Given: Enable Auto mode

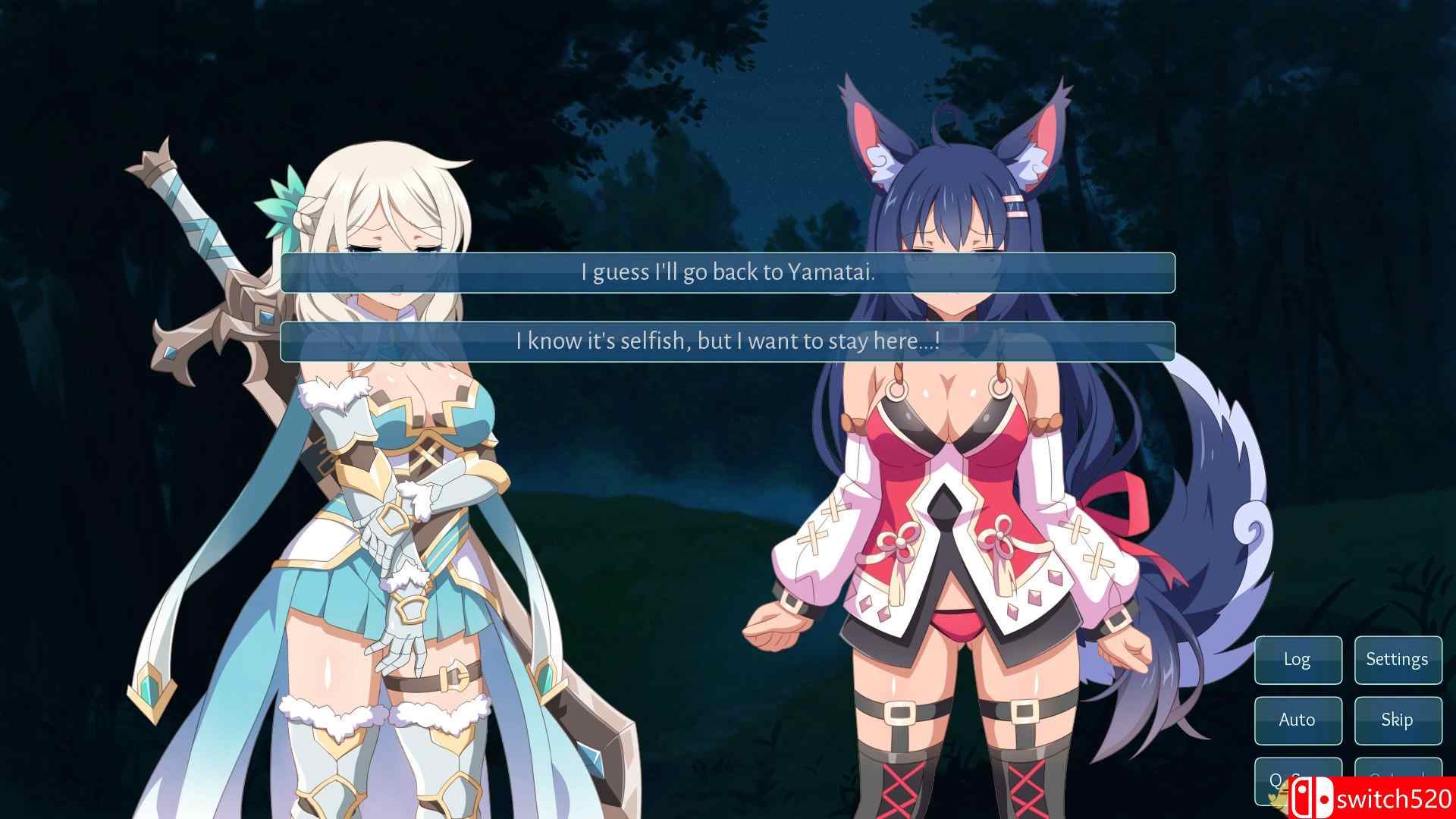Looking at the screenshot, I should pyautogui.click(x=1298, y=720).
